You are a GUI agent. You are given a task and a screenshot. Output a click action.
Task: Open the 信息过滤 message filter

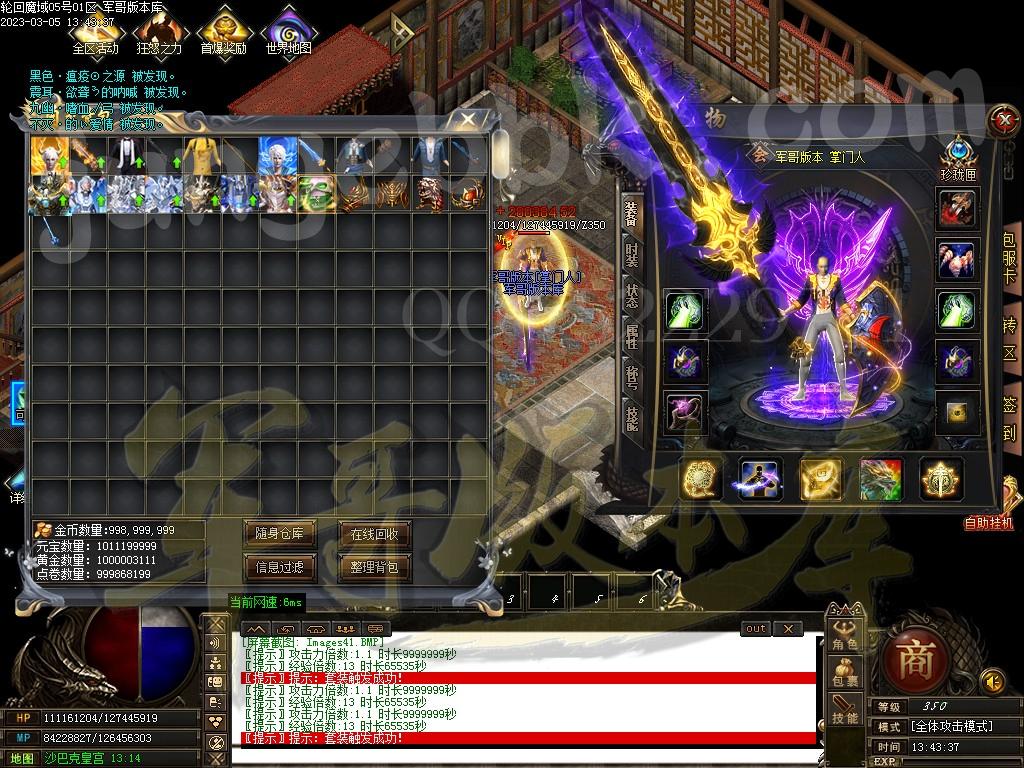(279, 567)
